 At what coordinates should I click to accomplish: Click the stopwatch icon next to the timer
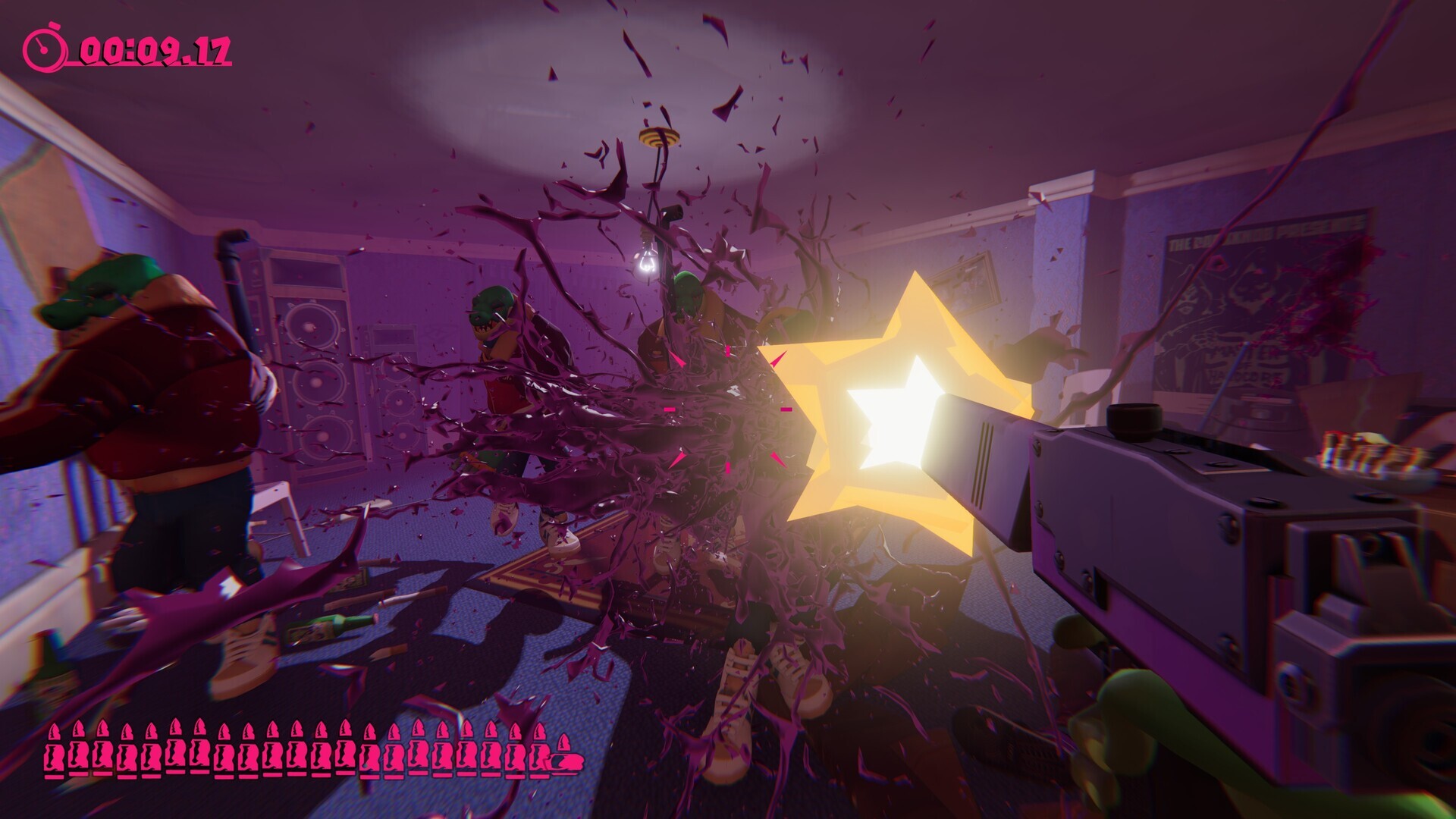(x=44, y=45)
